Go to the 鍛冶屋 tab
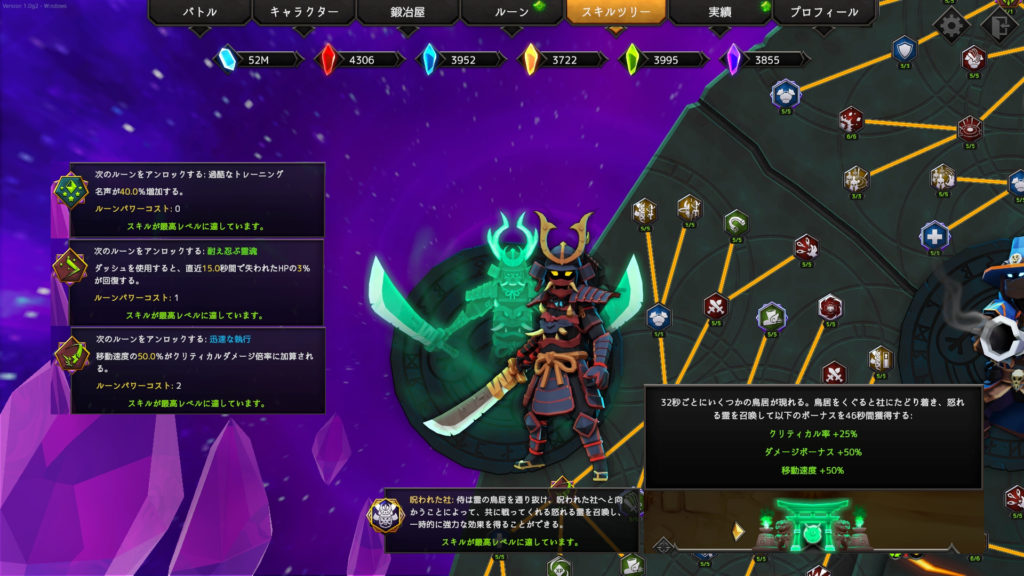Screen dimensions: 1024x576 click(x=407, y=12)
